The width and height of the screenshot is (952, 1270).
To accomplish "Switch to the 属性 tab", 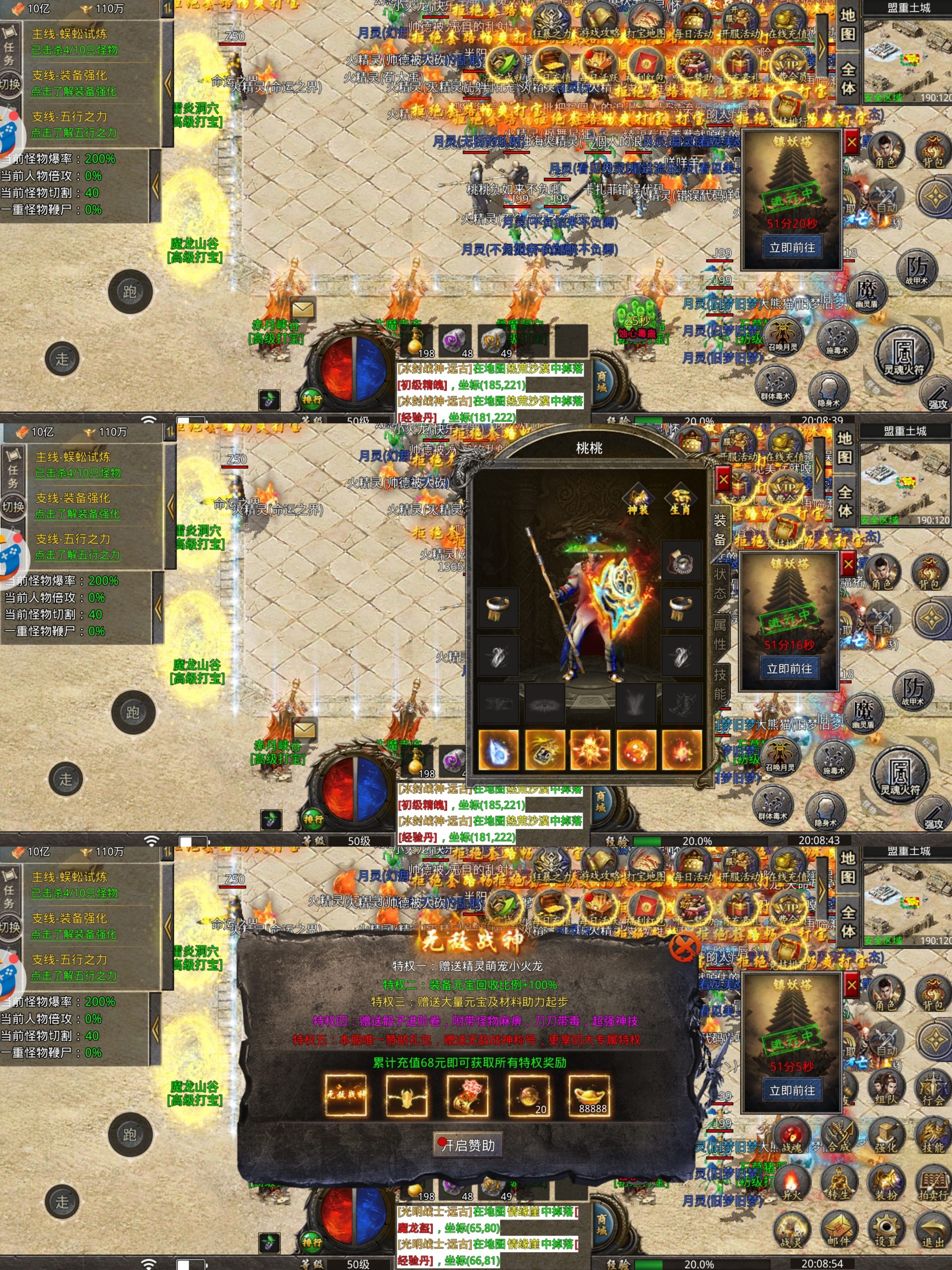I will pos(719,633).
